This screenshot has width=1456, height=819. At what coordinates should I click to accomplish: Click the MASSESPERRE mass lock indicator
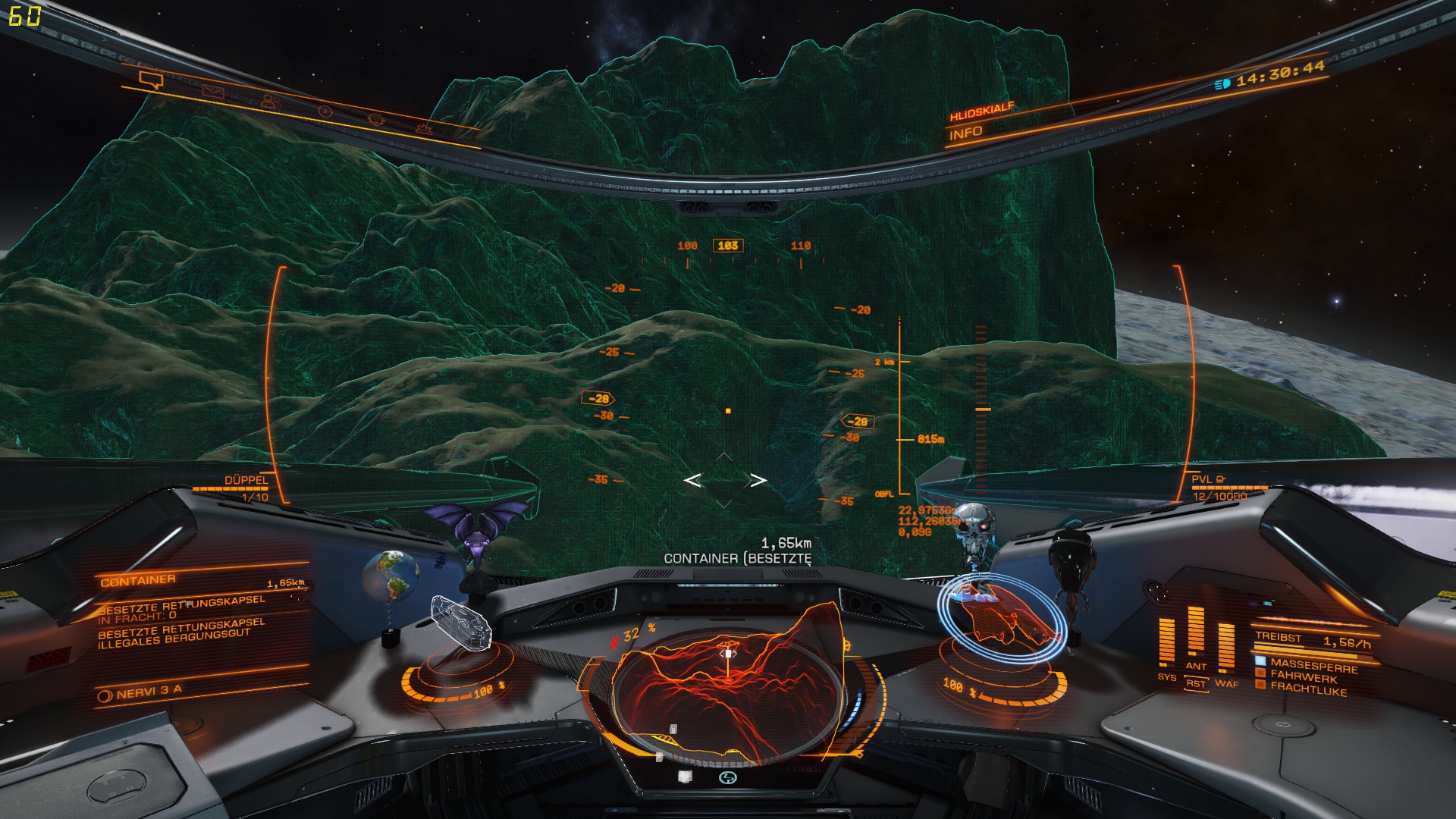[x=1313, y=664]
